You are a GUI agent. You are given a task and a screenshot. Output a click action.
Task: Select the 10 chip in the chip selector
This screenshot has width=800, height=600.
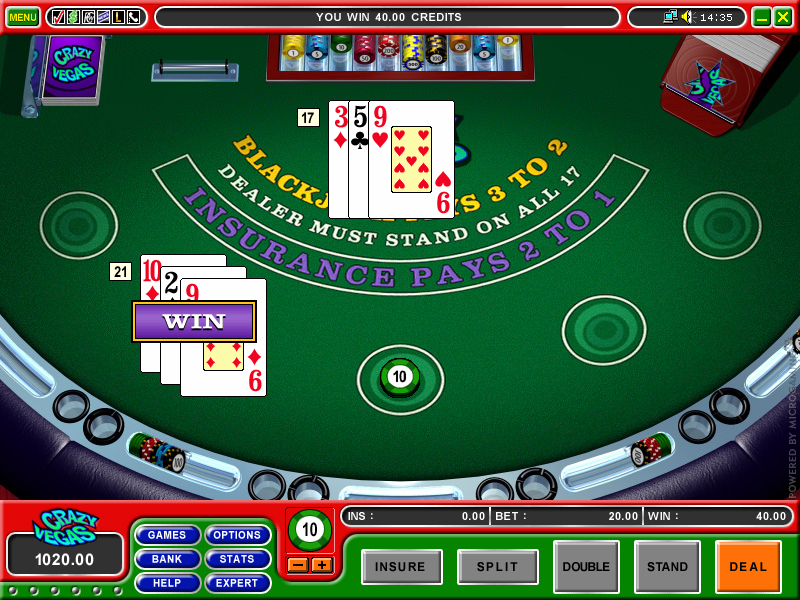(309, 530)
